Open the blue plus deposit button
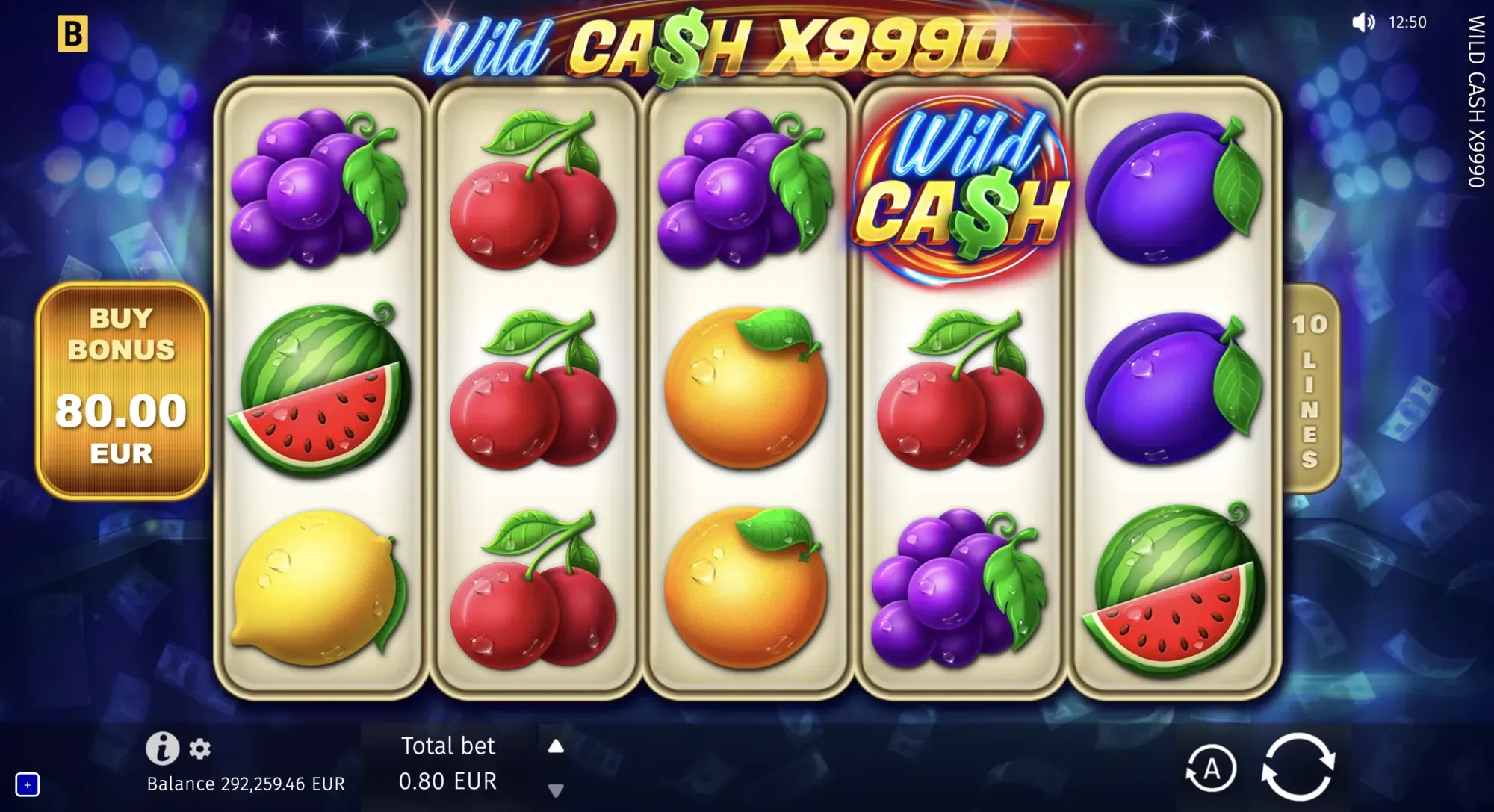 tap(28, 785)
